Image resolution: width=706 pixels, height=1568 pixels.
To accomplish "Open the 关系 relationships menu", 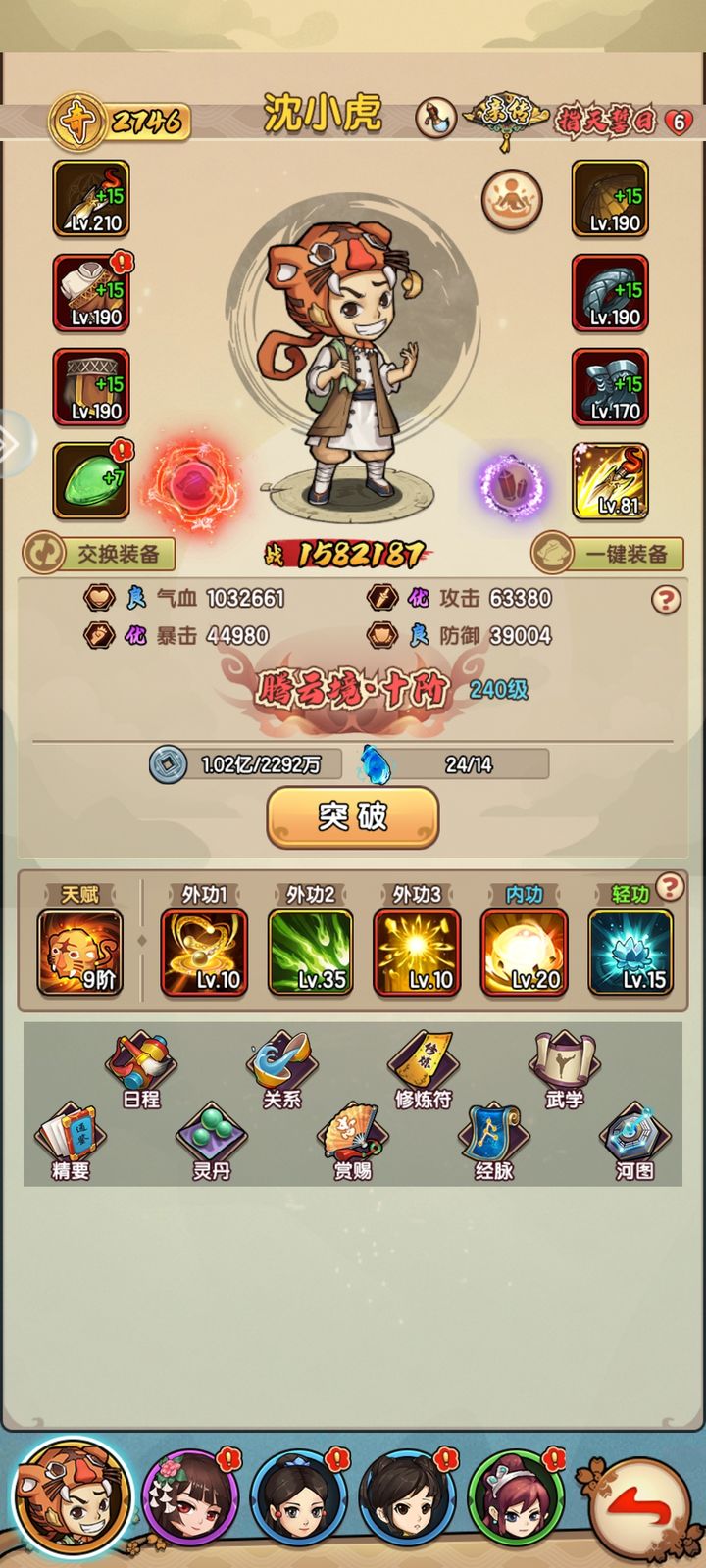I will (281, 1070).
